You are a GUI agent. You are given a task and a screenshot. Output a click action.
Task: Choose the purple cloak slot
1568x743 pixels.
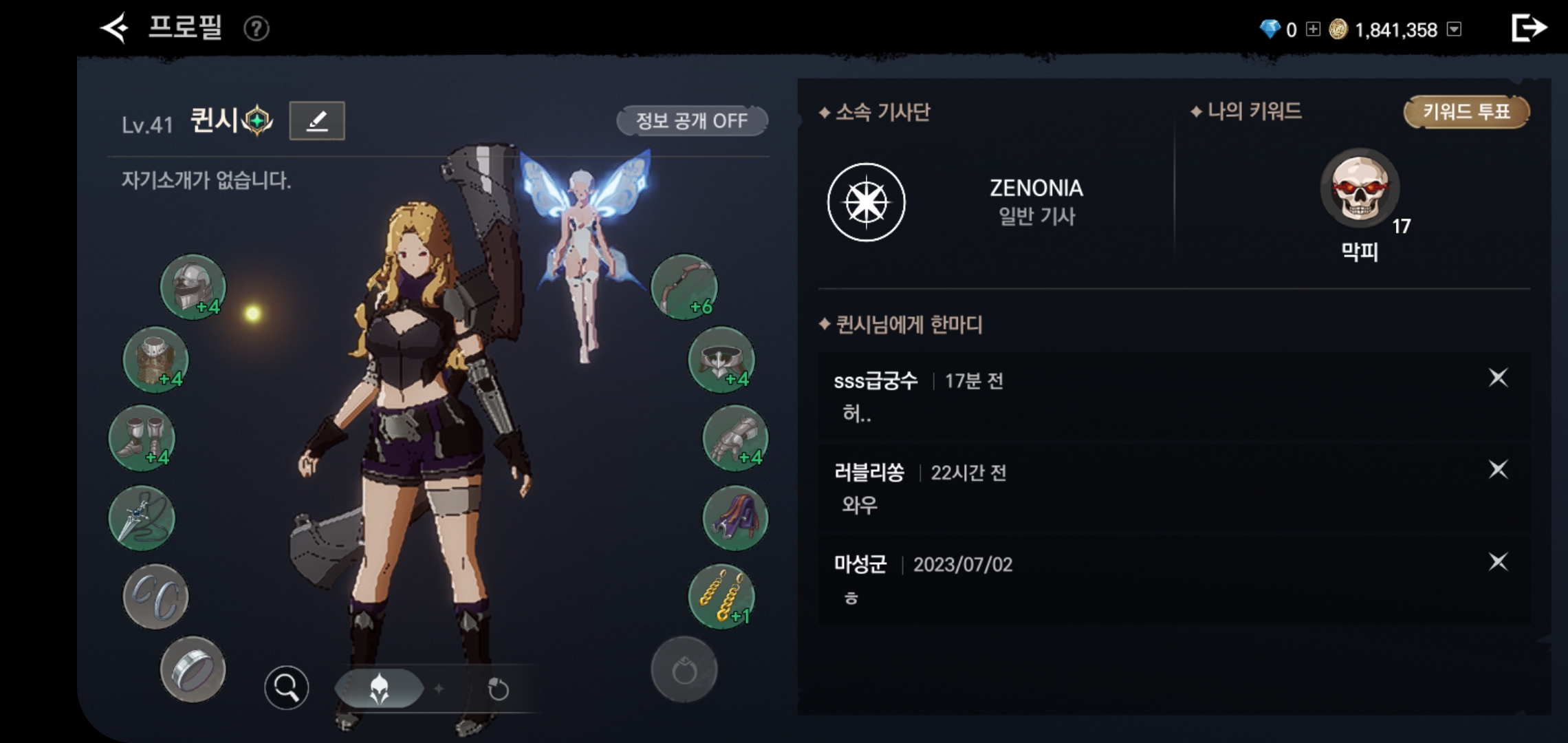tap(734, 517)
